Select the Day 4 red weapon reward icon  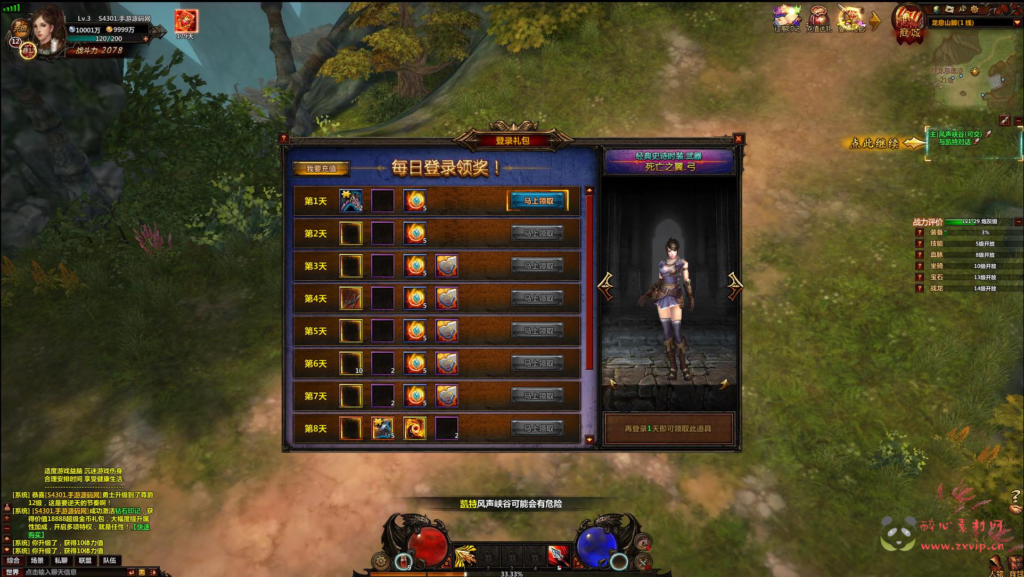[x=350, y=298]
